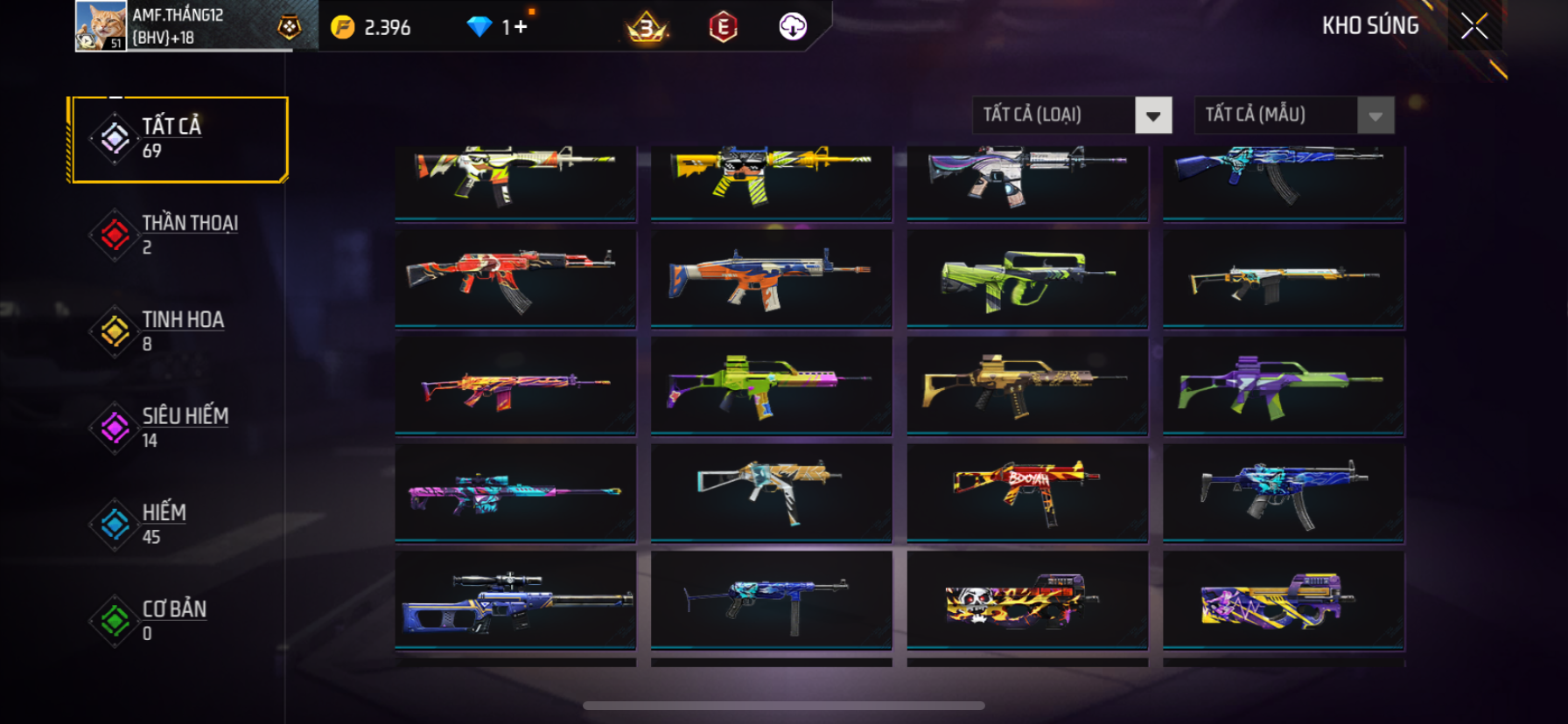Open the AMF.THÁNG12 player profile avatar
The image size is (1568, 724).
coord(101,26)
